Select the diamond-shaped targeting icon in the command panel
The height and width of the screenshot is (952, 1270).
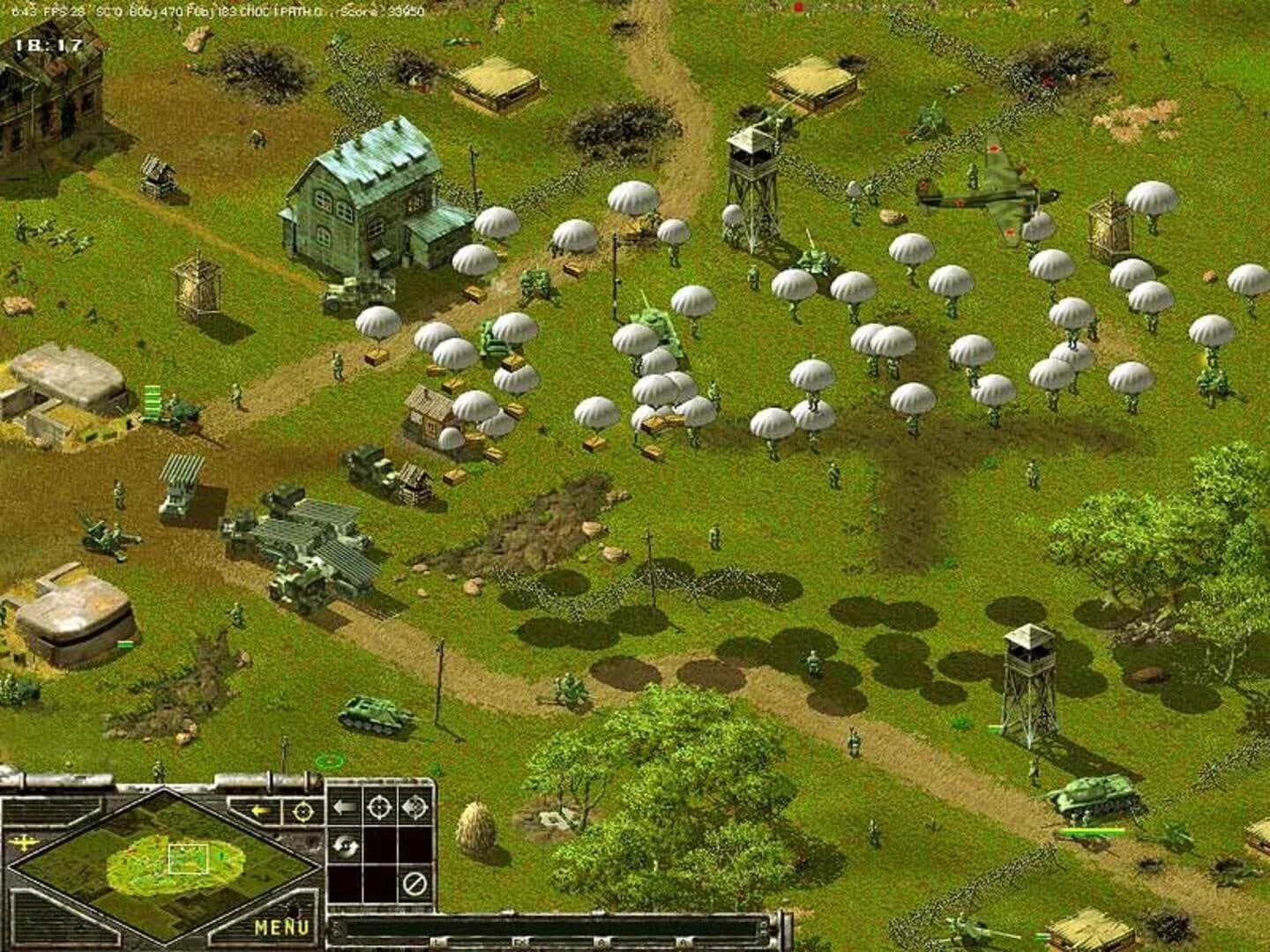pos(415,808)
